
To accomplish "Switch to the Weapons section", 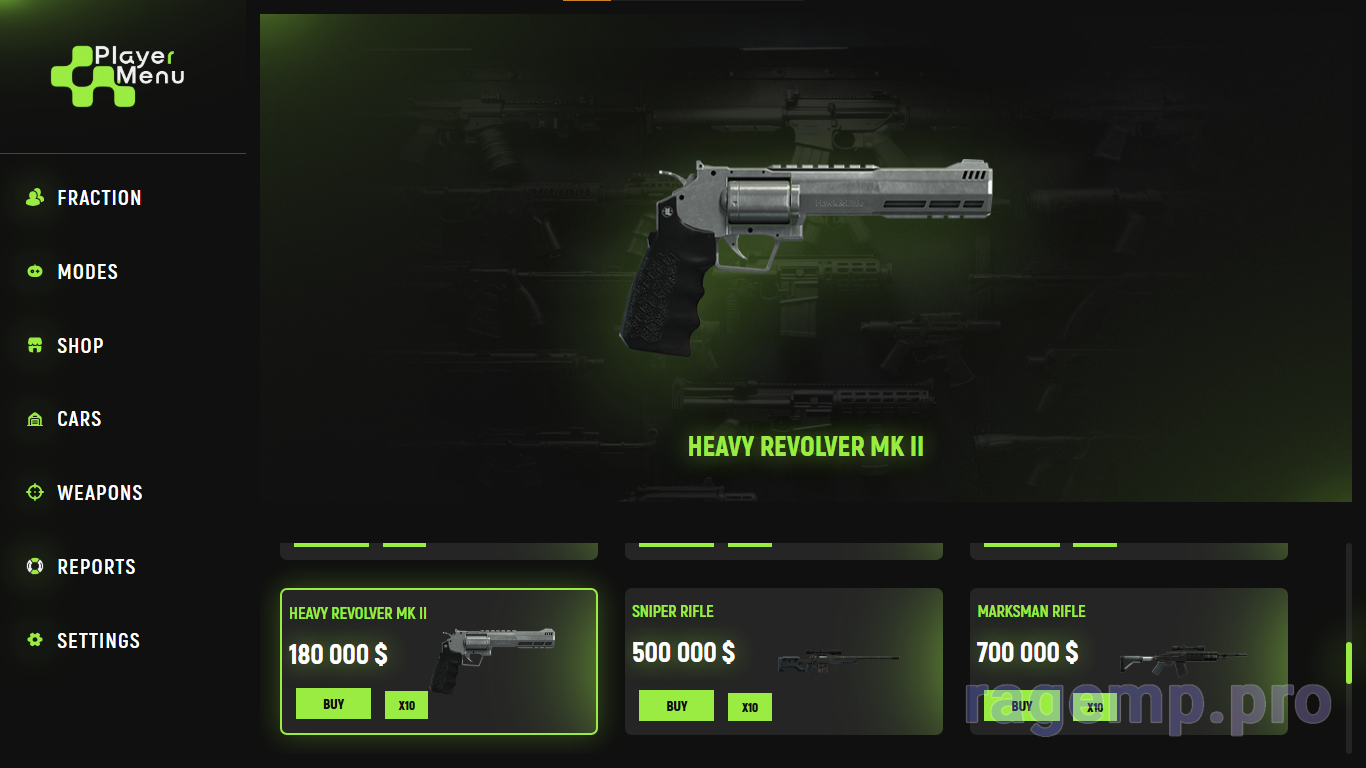I will (99, 493).
